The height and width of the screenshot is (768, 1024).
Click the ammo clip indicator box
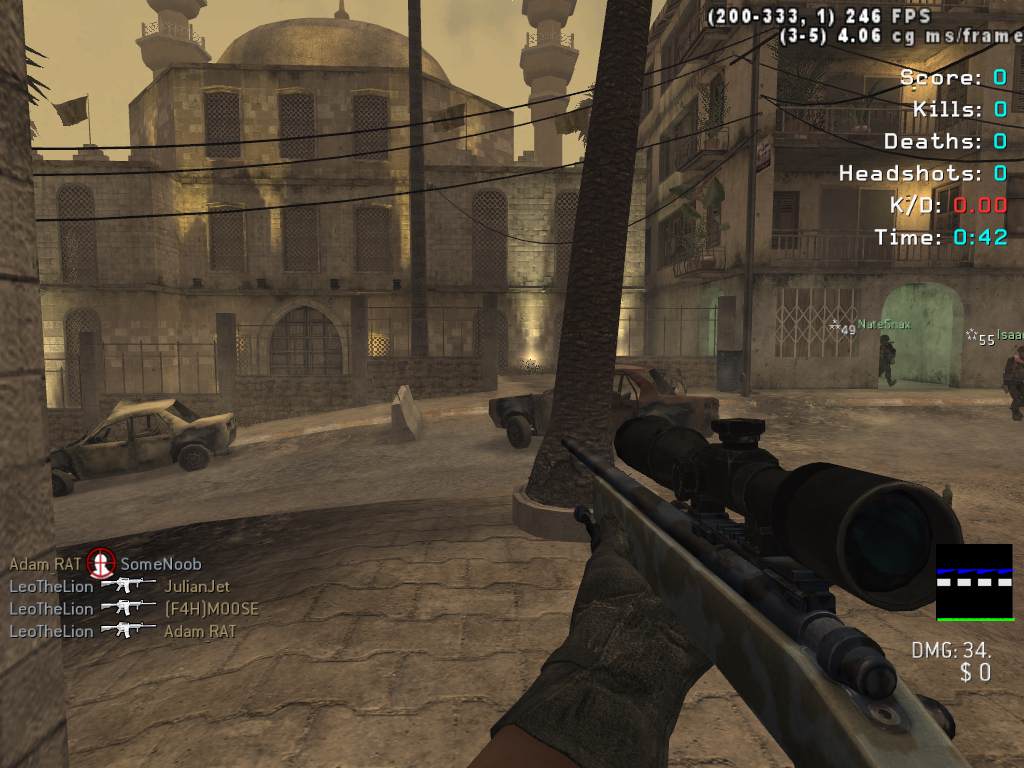[974, 582]
